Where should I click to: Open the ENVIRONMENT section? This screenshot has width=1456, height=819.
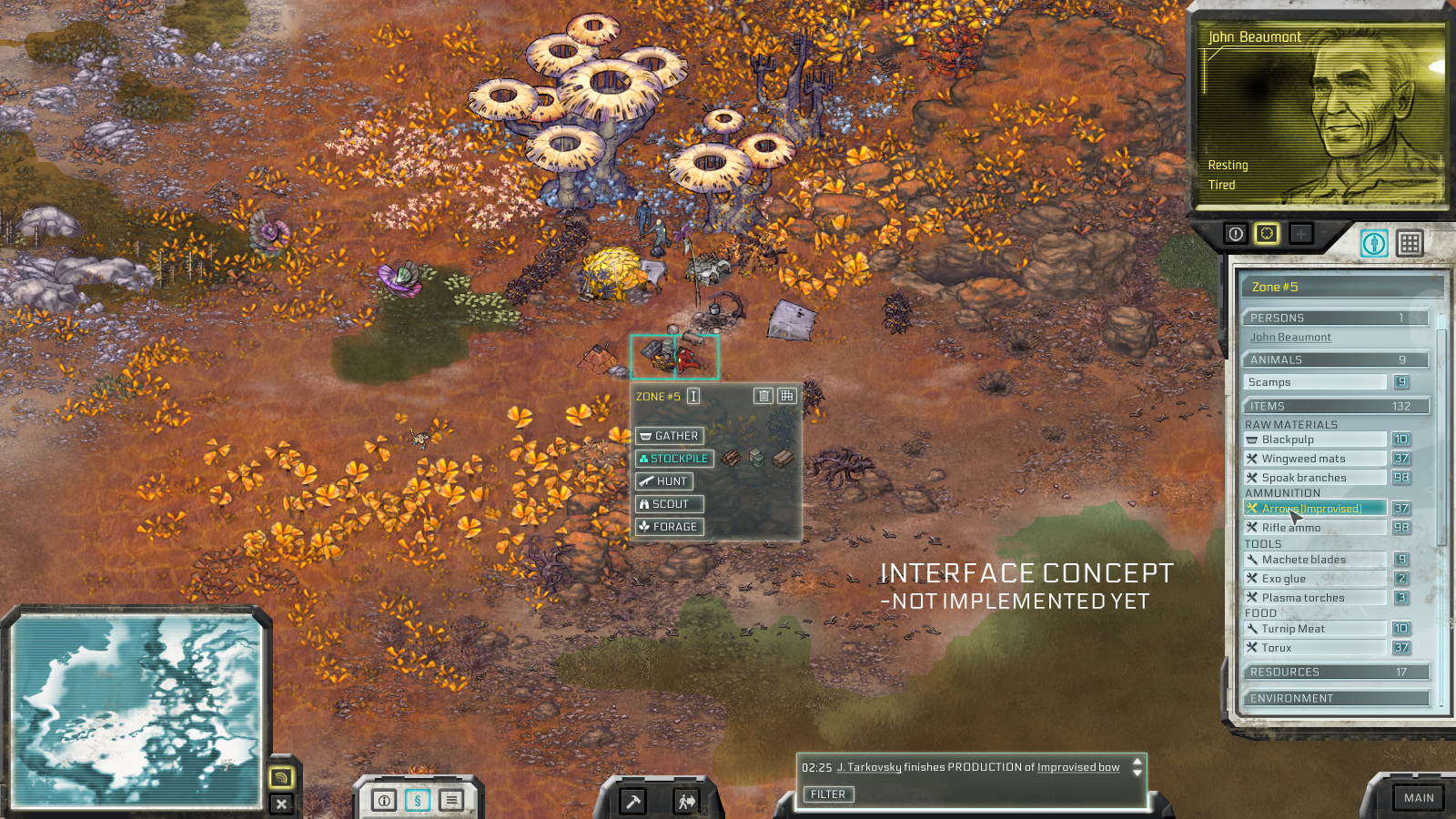click(1334, 699)
